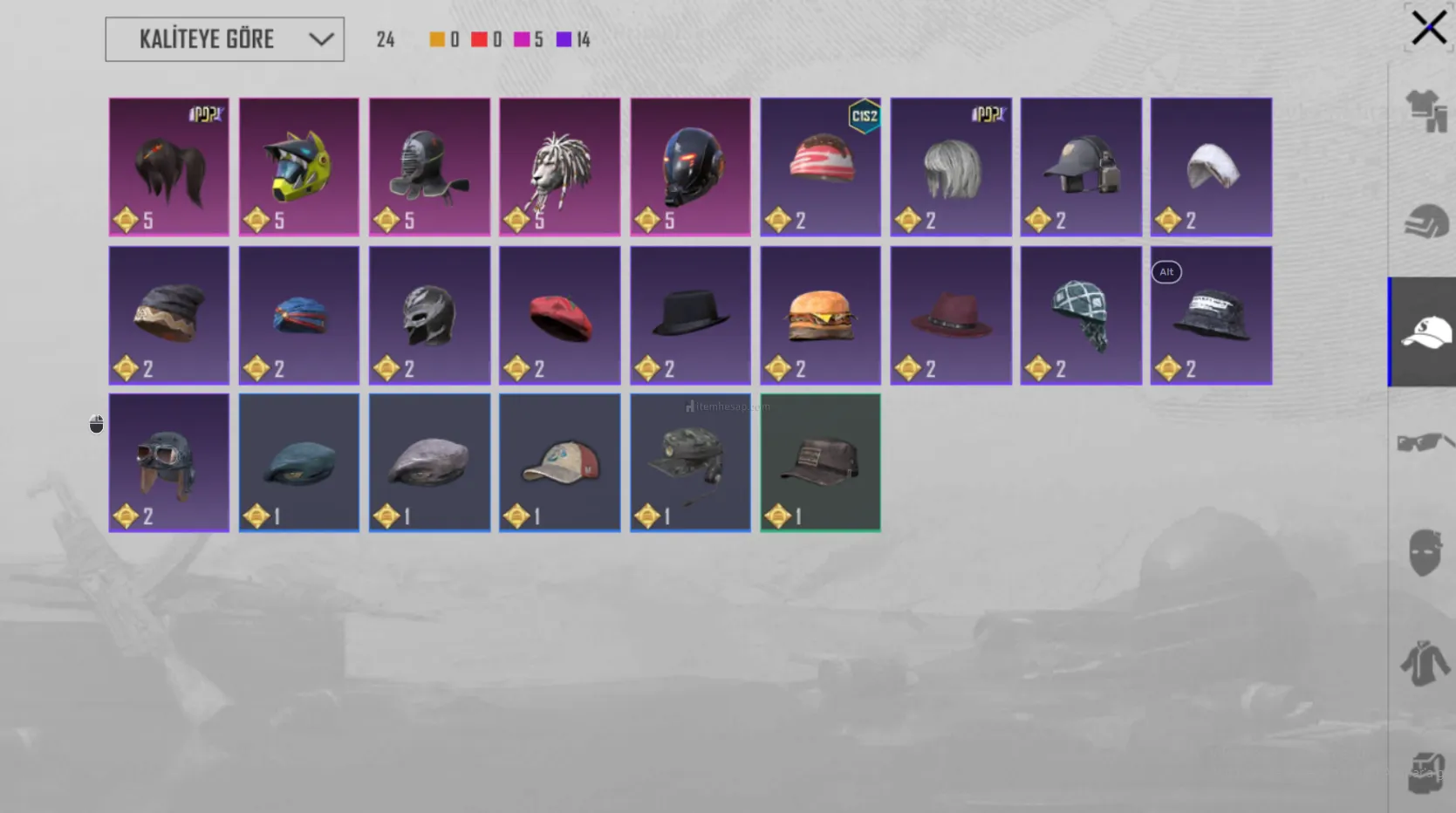The width and height of the screenshot is (1456, 813).
Task: Select the aviator cap with goggles
Action: point(169,462)
